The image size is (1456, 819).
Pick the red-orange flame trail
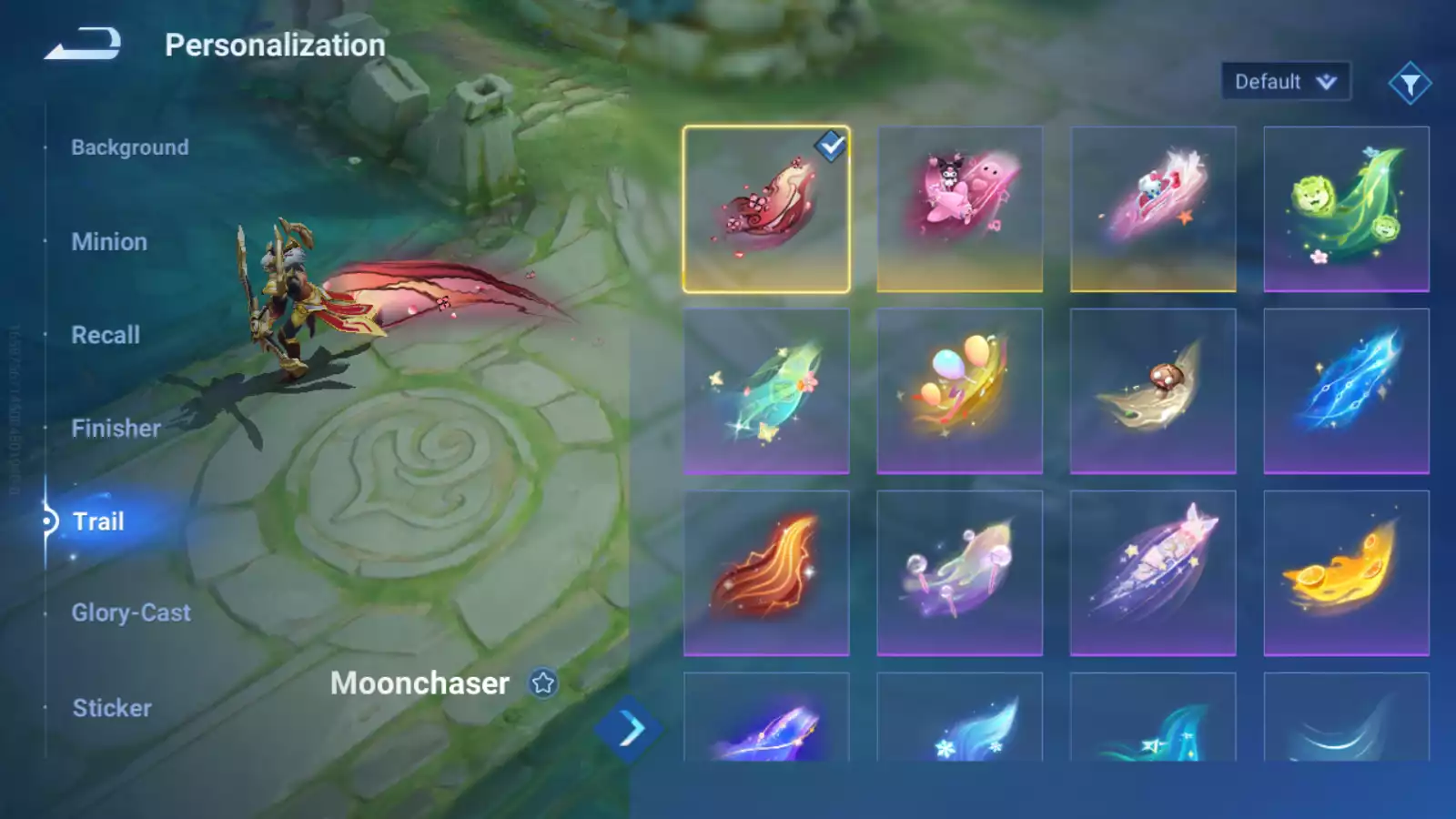click(766, 573)
